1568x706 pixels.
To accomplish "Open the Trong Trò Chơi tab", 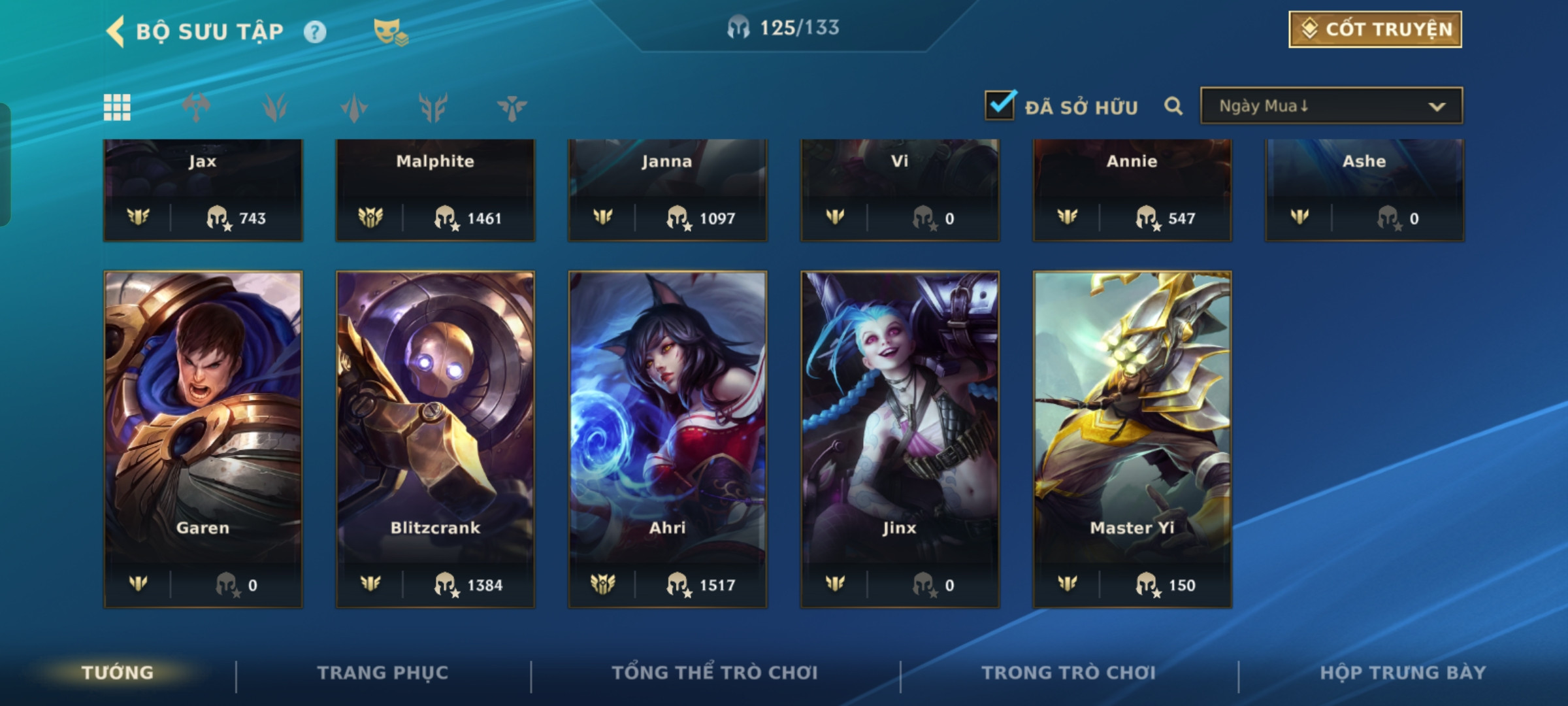I will click(1069, 673).
